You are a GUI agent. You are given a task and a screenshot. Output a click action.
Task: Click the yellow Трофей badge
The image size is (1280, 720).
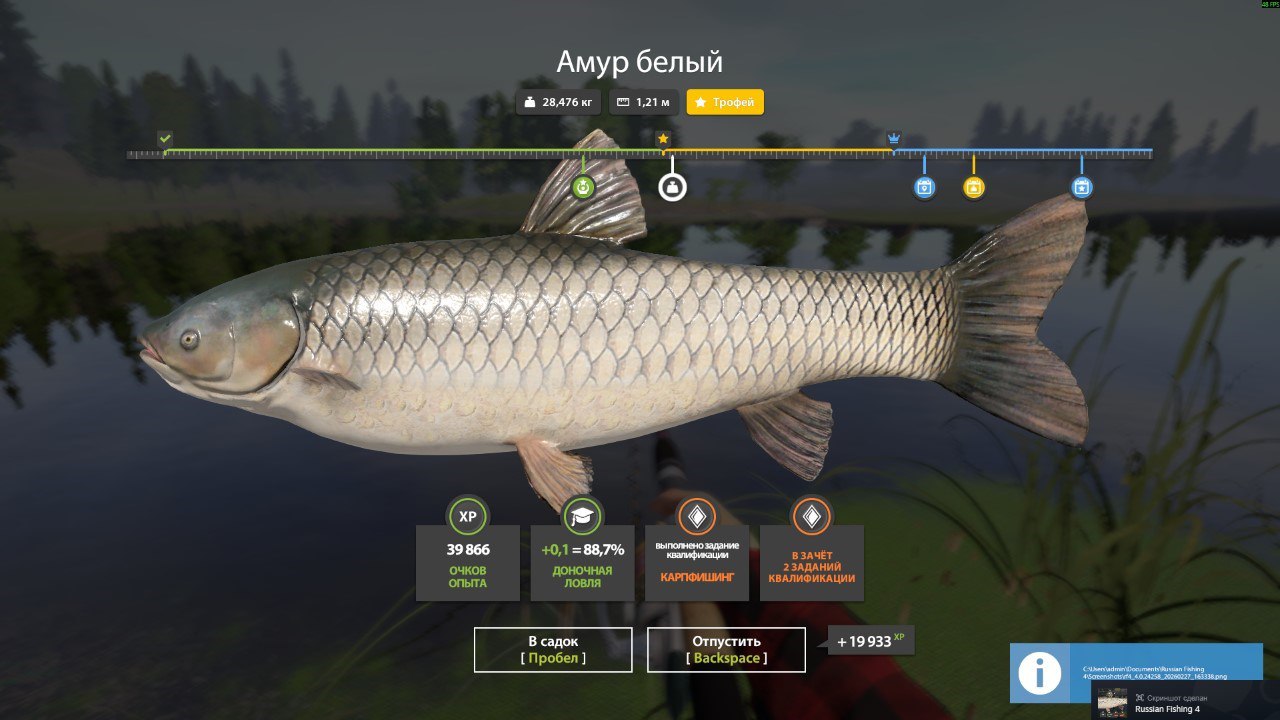pyautogui.click(x=725, y=102)
